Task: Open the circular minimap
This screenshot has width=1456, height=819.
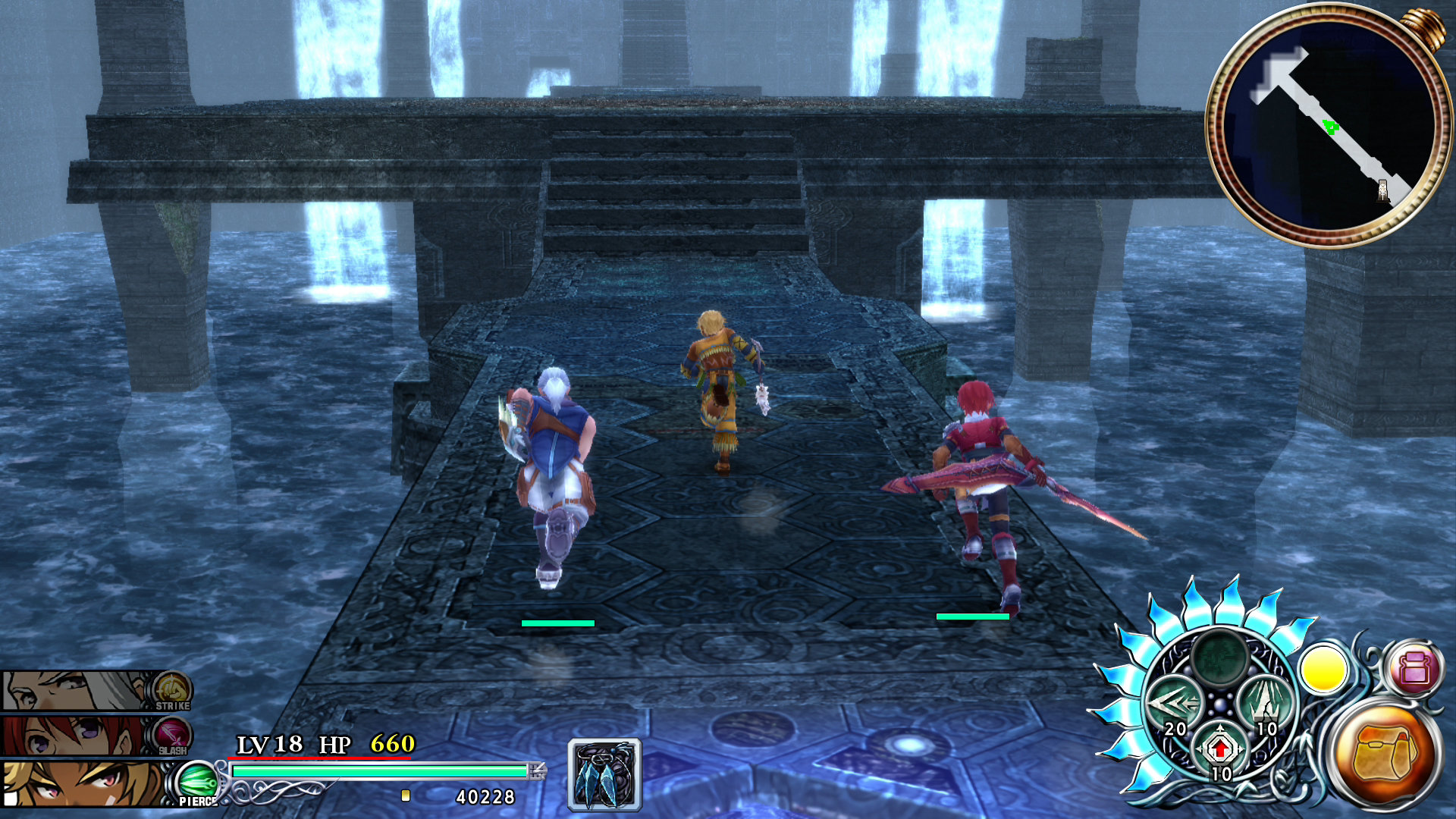Action: tap(1326, 125)
